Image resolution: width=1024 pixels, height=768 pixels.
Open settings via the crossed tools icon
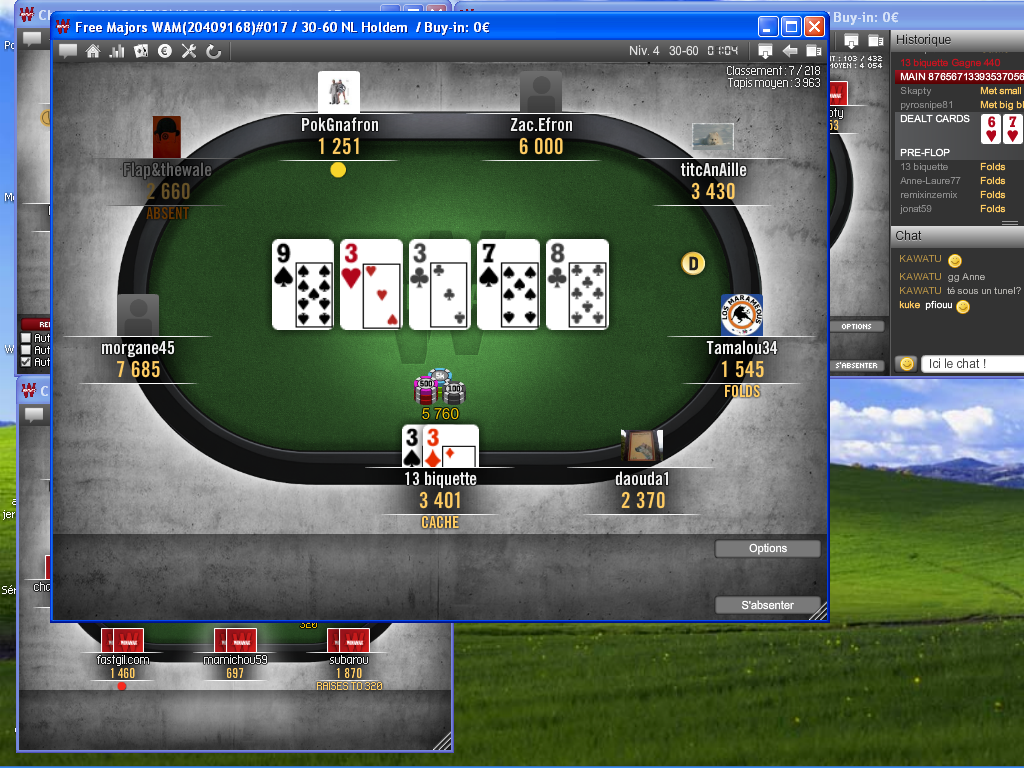pos(189,51)
